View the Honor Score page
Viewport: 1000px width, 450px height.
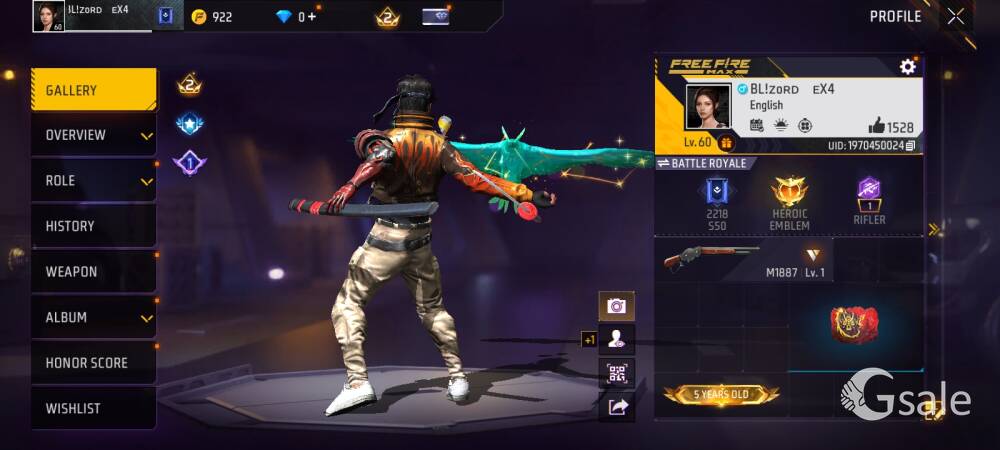(93, 363)
